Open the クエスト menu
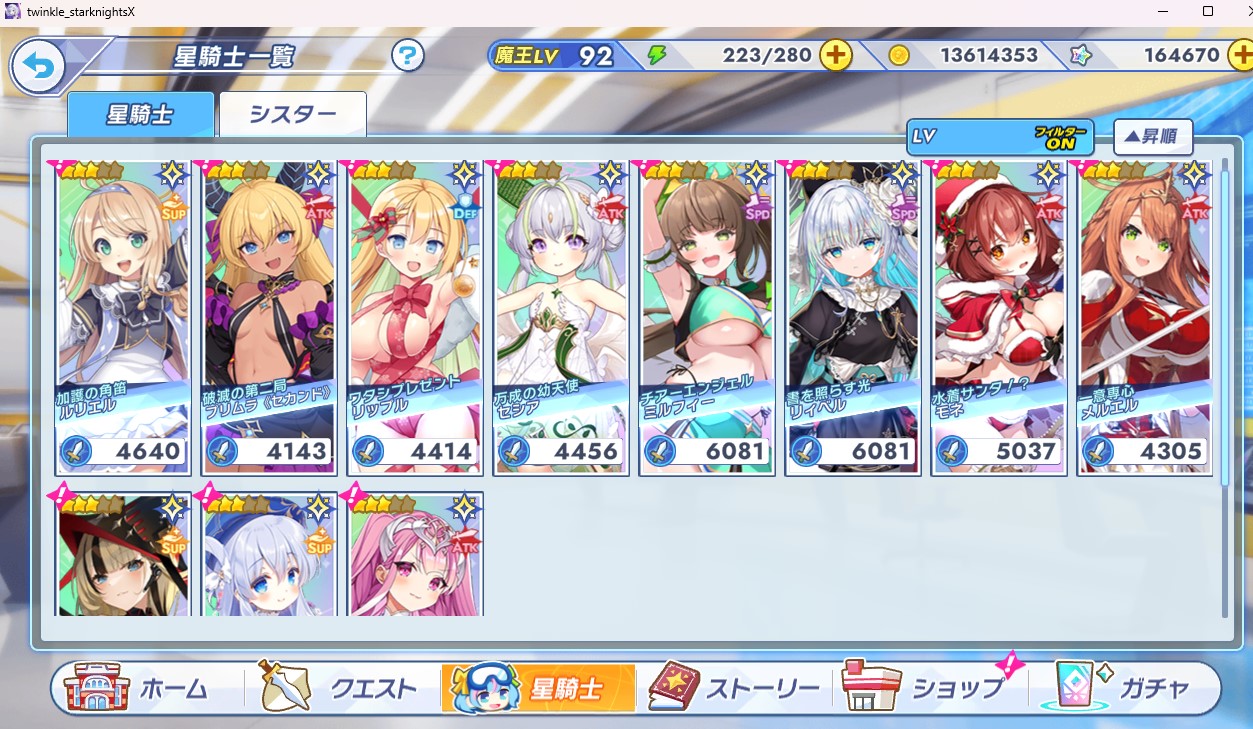The image size is (1253, 729). pyautogui.click(x=337, y=688)
